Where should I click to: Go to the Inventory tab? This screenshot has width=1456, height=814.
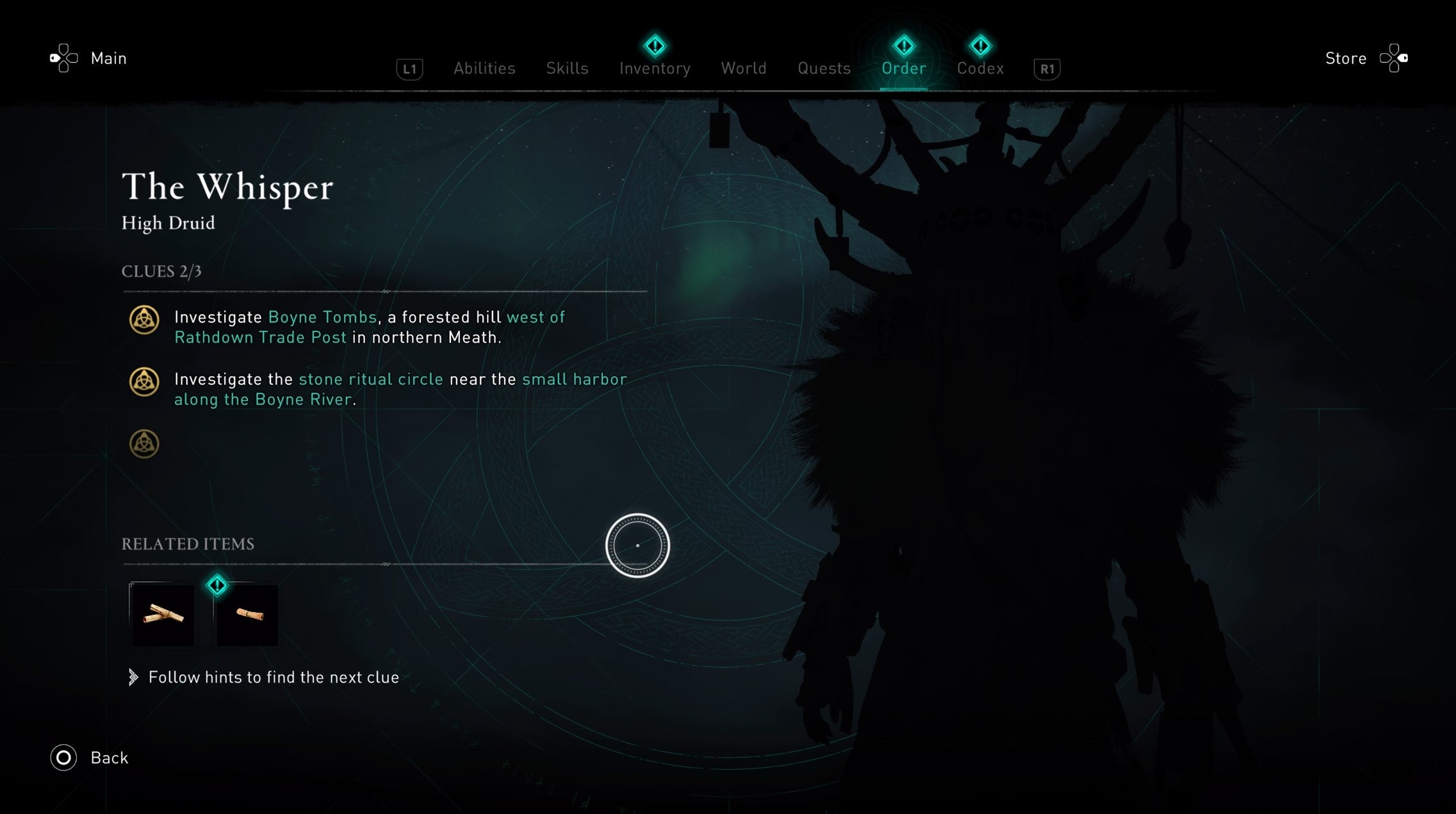click(x=655, y=69)
